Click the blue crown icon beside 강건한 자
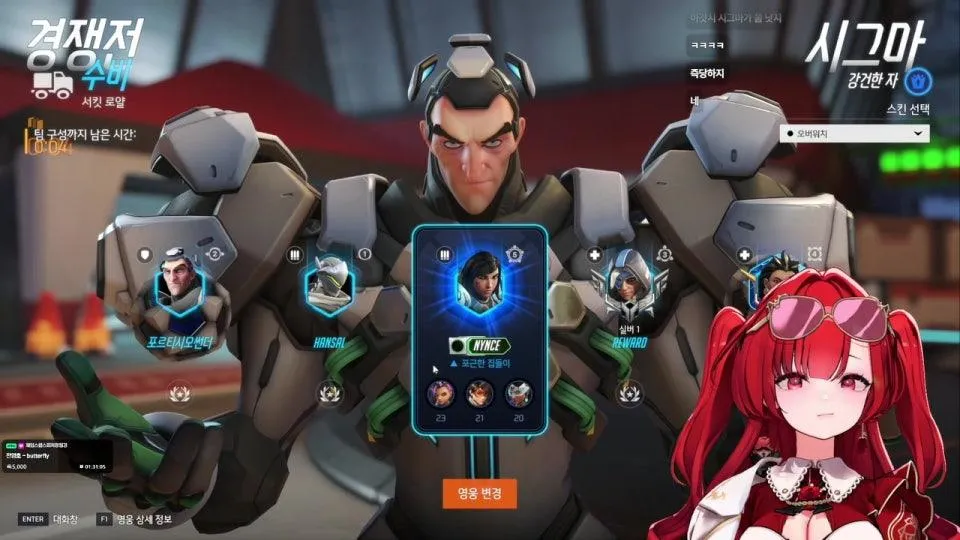Viewport: 960px width, 540px height. coord(925,78)
